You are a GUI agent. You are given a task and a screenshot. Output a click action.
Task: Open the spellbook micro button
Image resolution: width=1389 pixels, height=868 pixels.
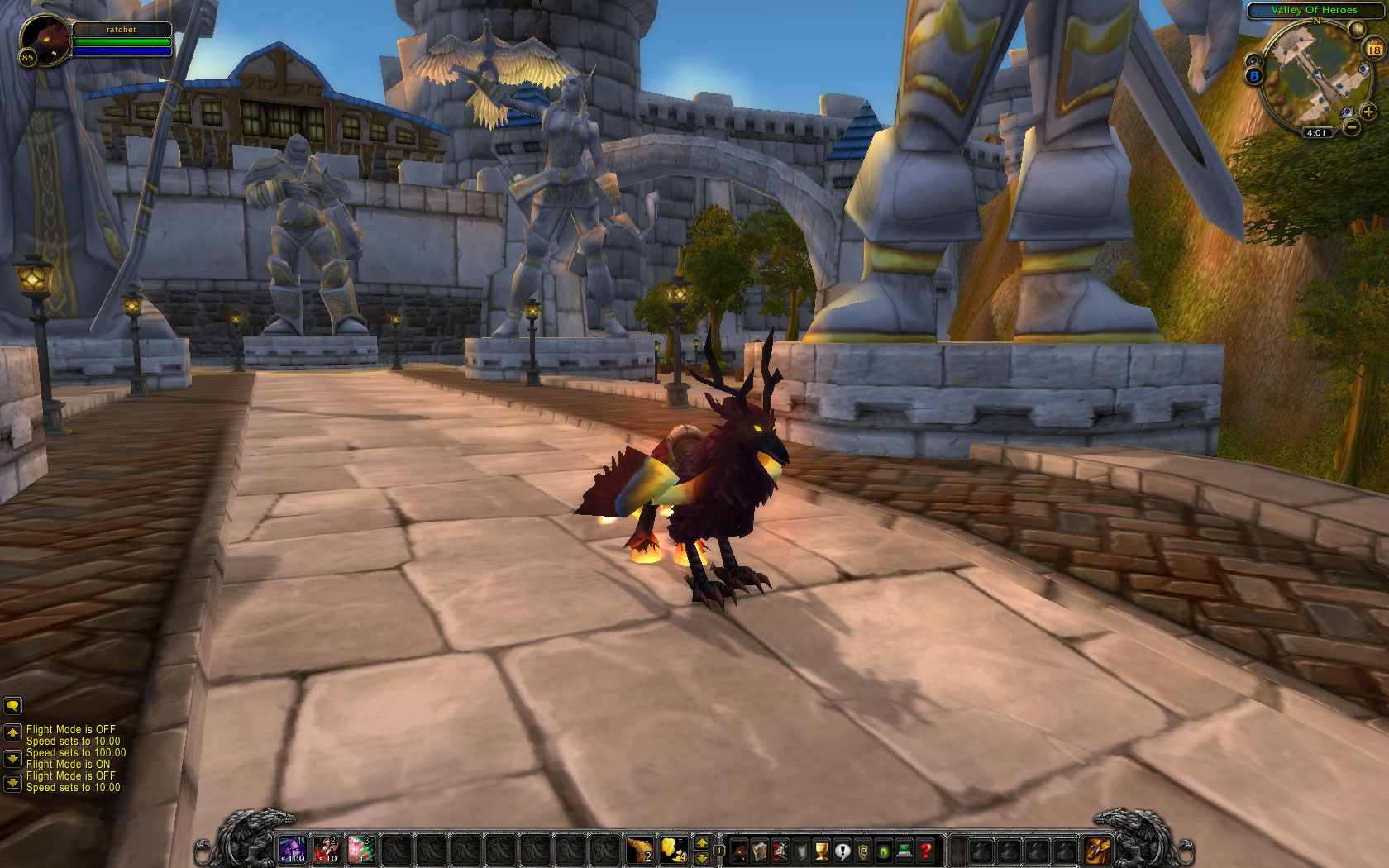click(x=760, y=850)
